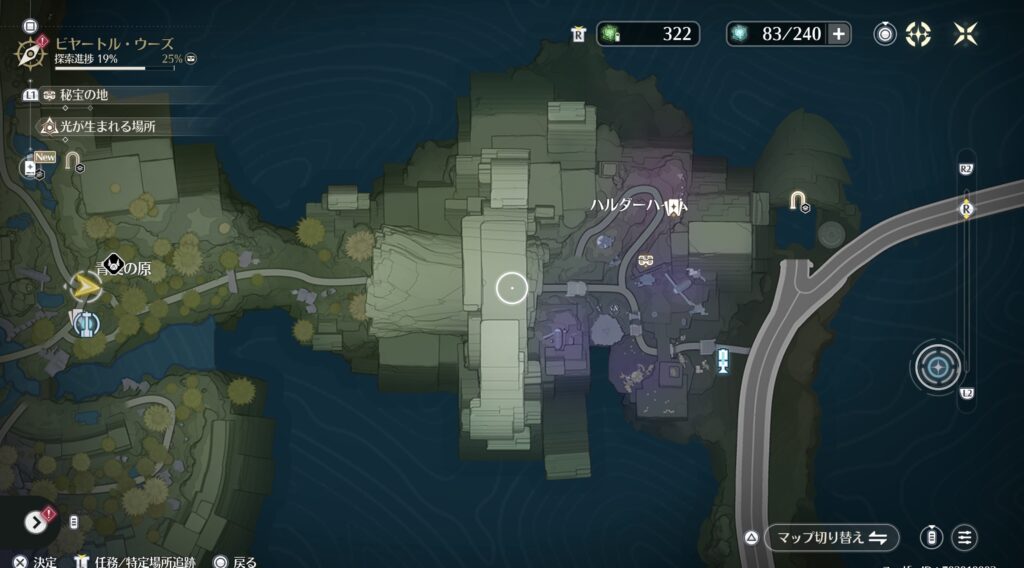The image size is (1024, 568).
Task: Select the horseshoe-shaped marker near the road
Action: (798, 201)
